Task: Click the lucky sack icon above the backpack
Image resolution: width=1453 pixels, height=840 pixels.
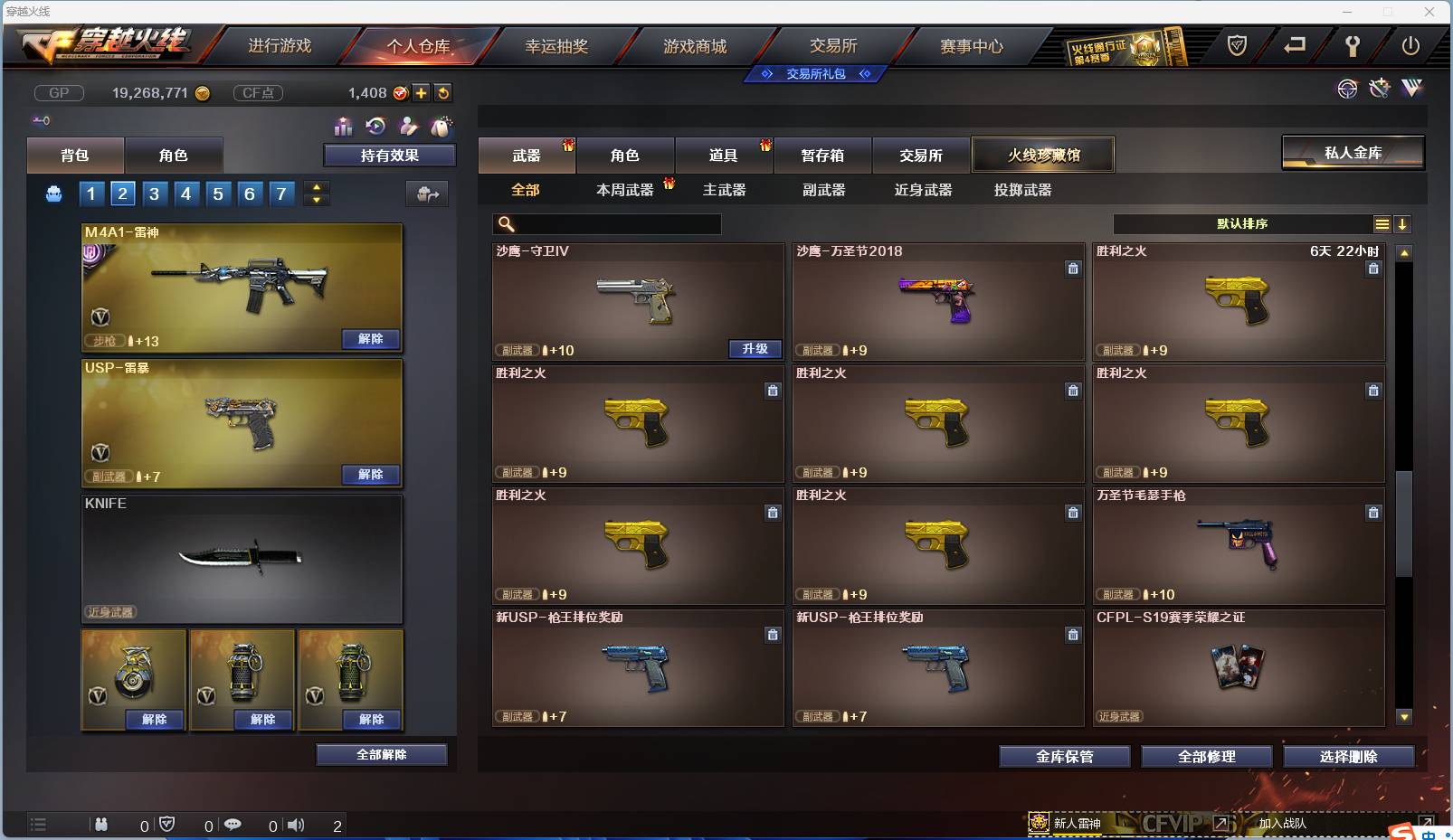Action: (x=442, y=127)
